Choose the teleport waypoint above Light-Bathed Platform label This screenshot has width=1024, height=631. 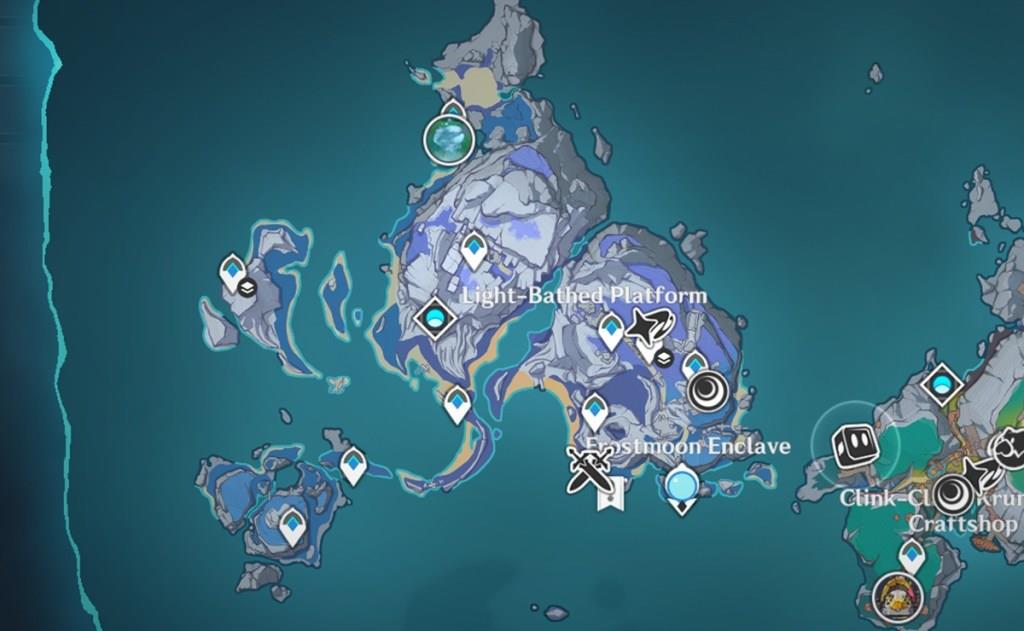[x=474, y=250]
